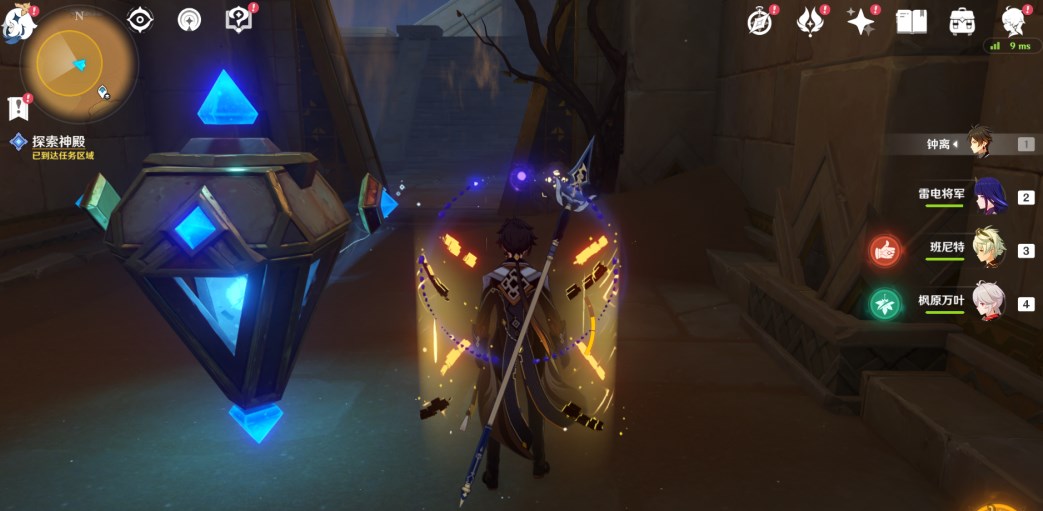Click the eye-shaped Elemental Sight icon

pyautogui.click(x=141, y=20)
